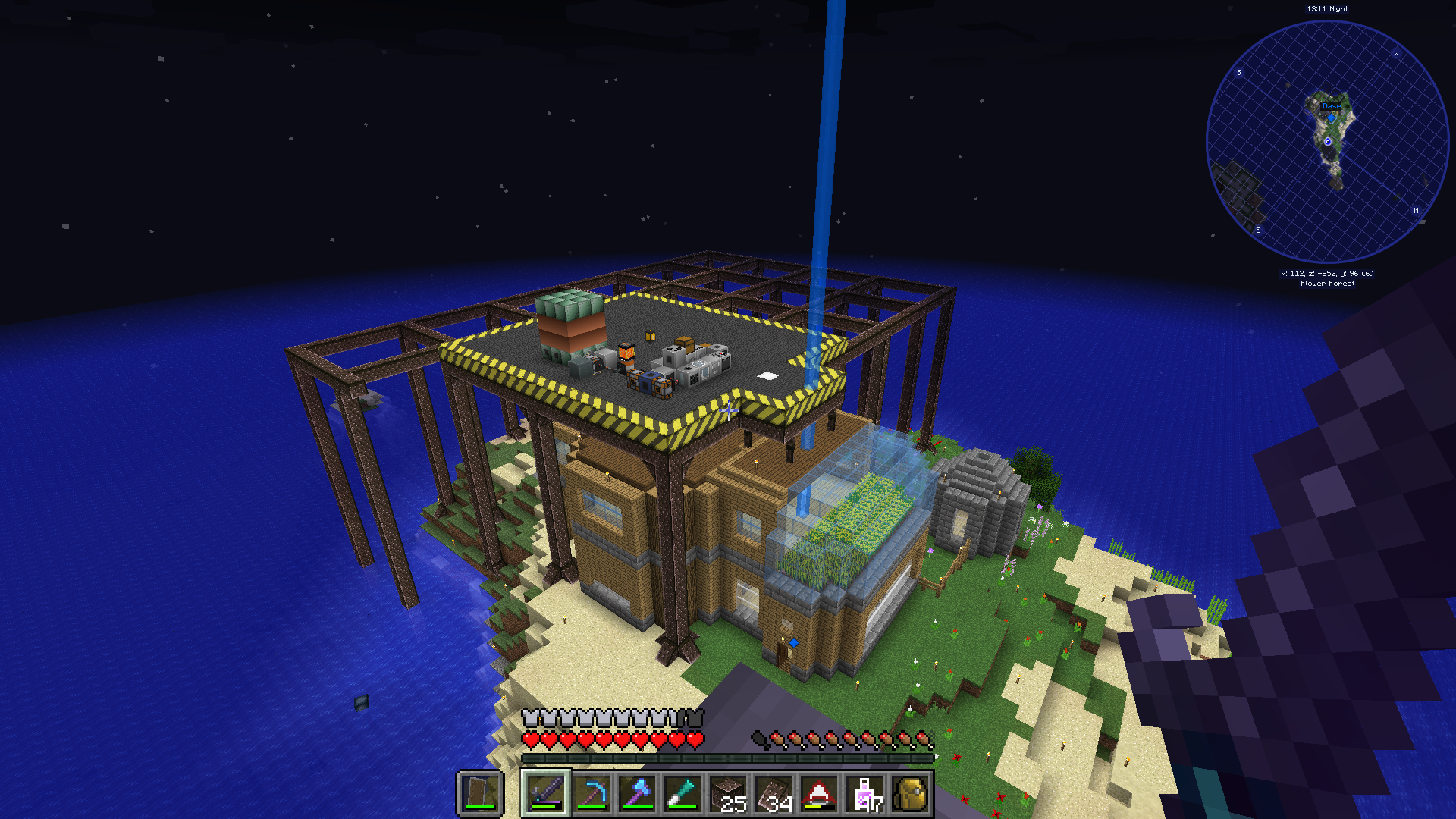Select the dark sword hotbar slot
The image size is (1456, 819).
[x=545, y=794]
